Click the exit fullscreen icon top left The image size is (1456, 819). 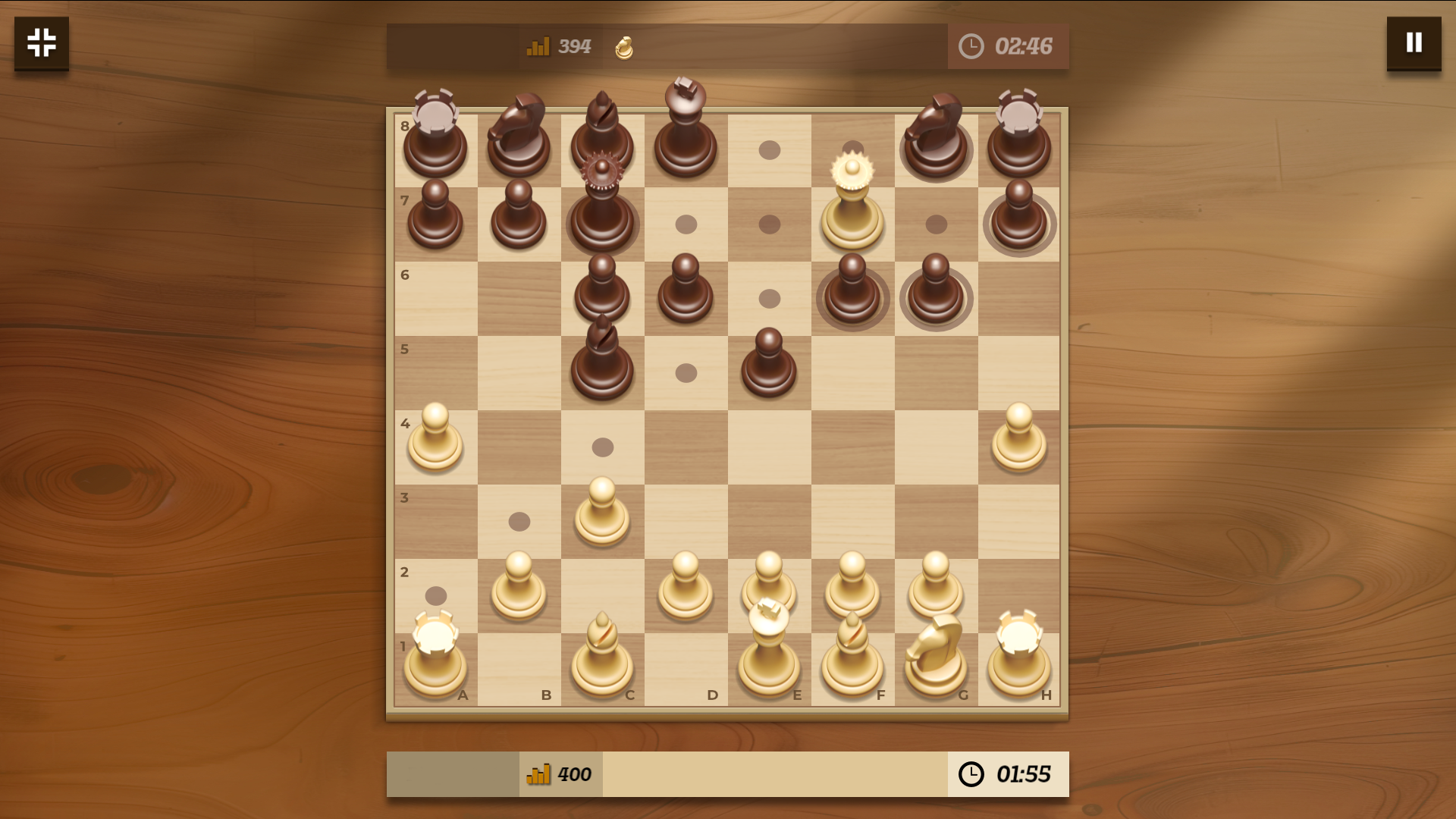tap(41, 43)
